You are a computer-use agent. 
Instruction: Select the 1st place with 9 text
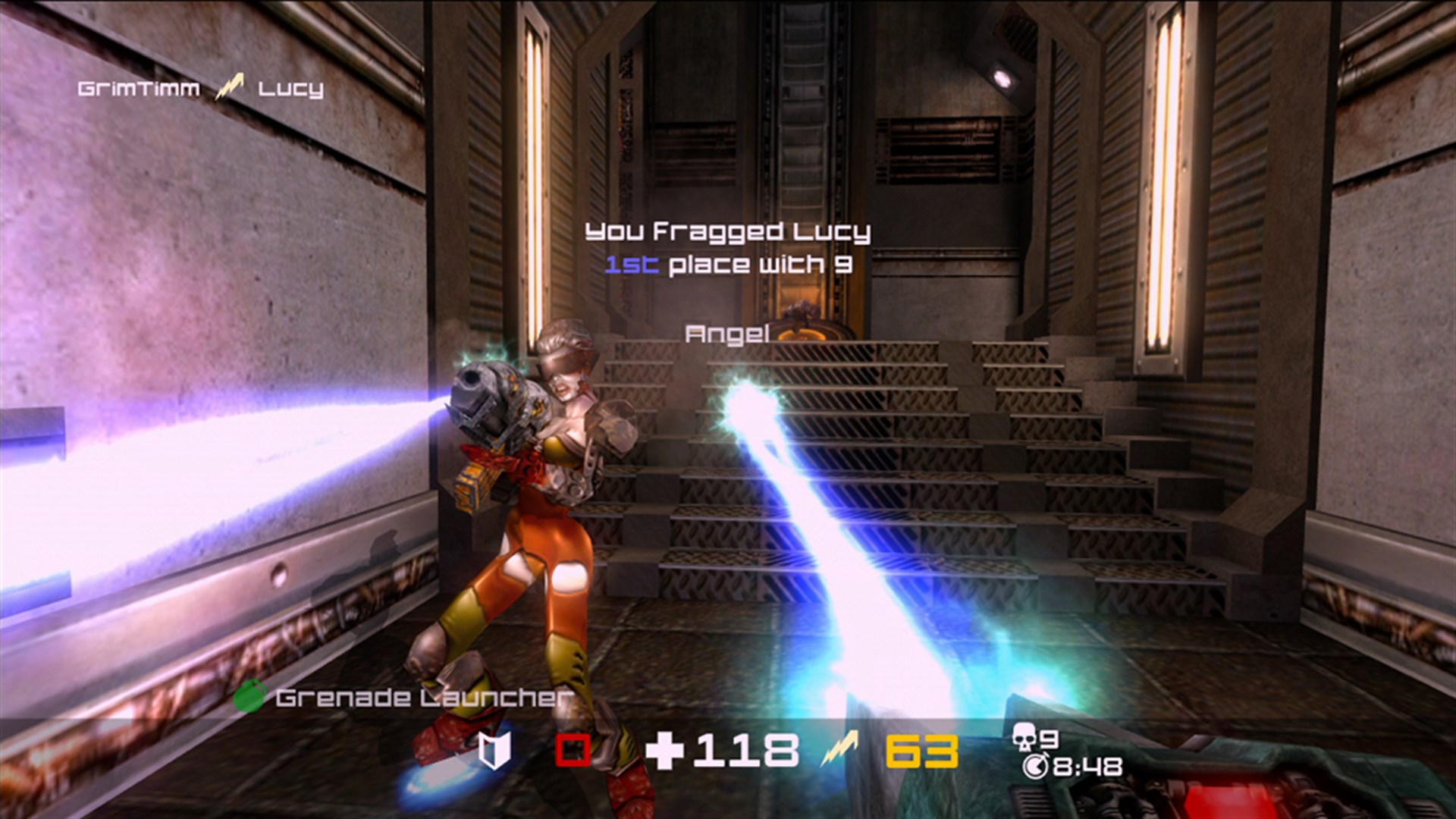[x=728, y=264]
